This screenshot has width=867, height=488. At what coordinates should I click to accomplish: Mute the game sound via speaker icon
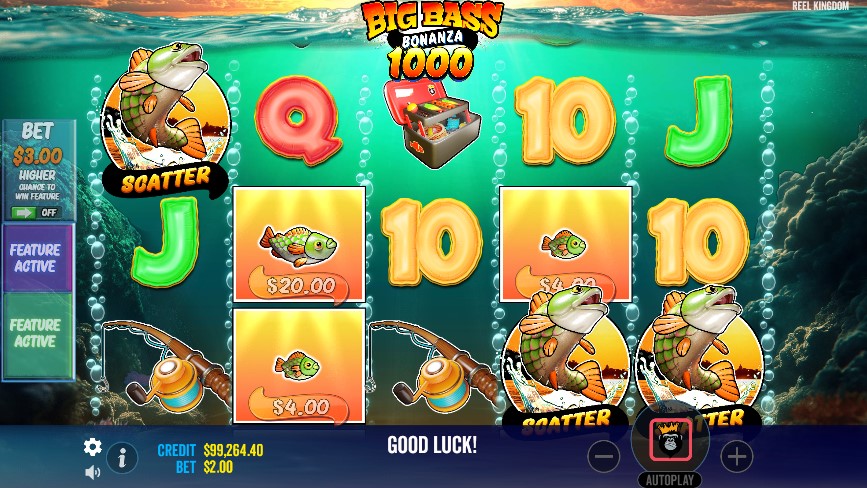(93, 472)
